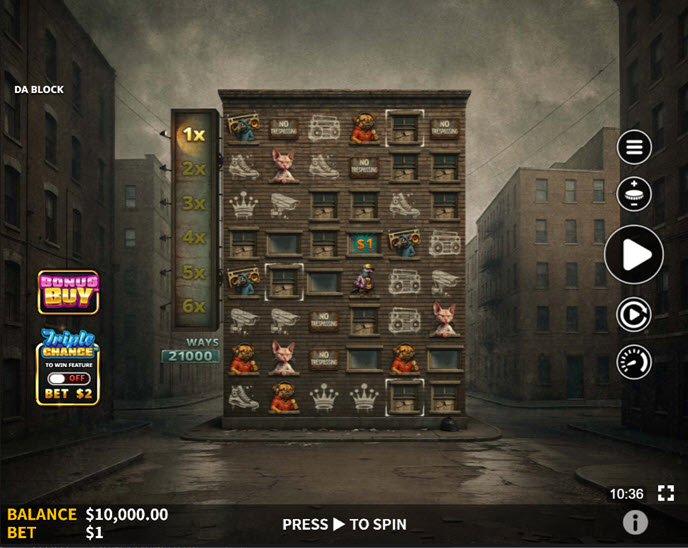Open the coin bet size settings

point(634,193)
